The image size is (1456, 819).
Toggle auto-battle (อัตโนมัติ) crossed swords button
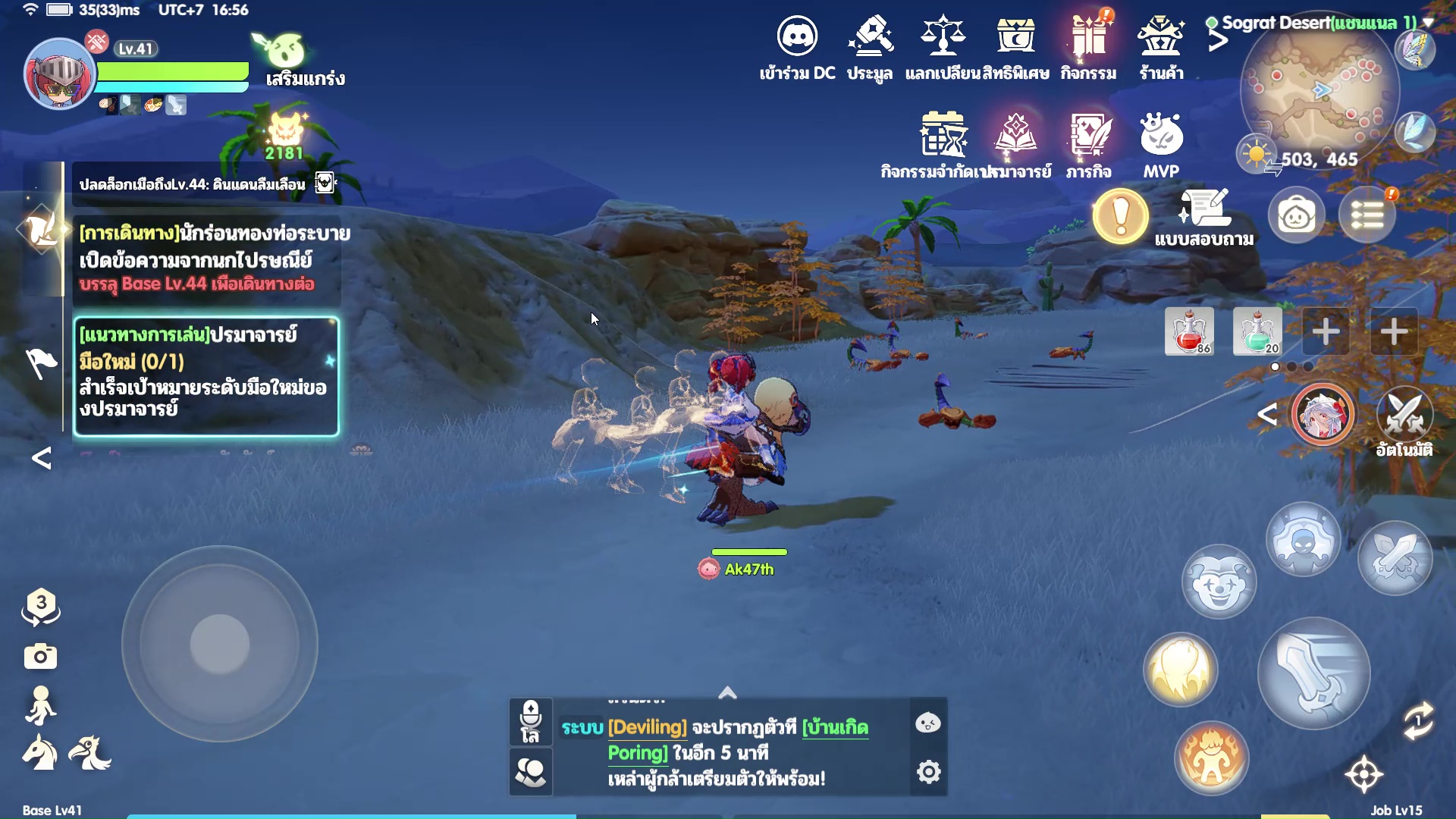[1404, 415]
